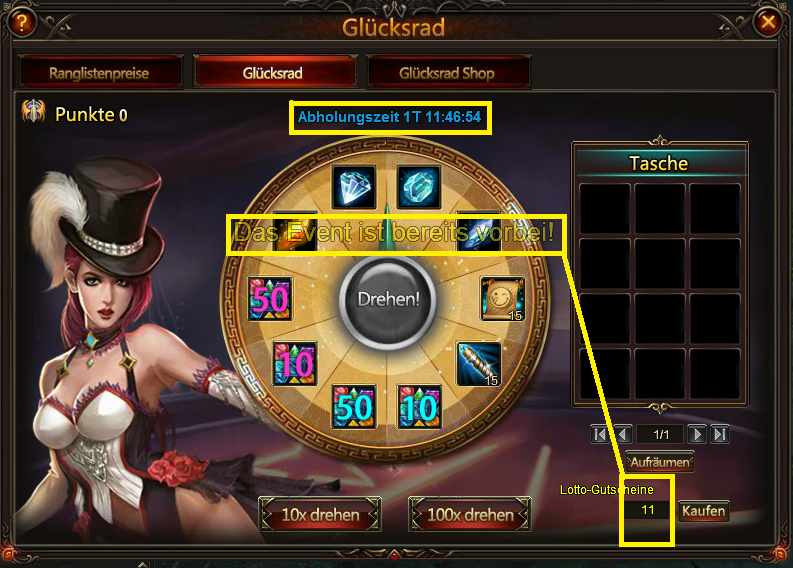Spin the wheel with Drehen!
The image size is (793, 568).
[386, 299]
